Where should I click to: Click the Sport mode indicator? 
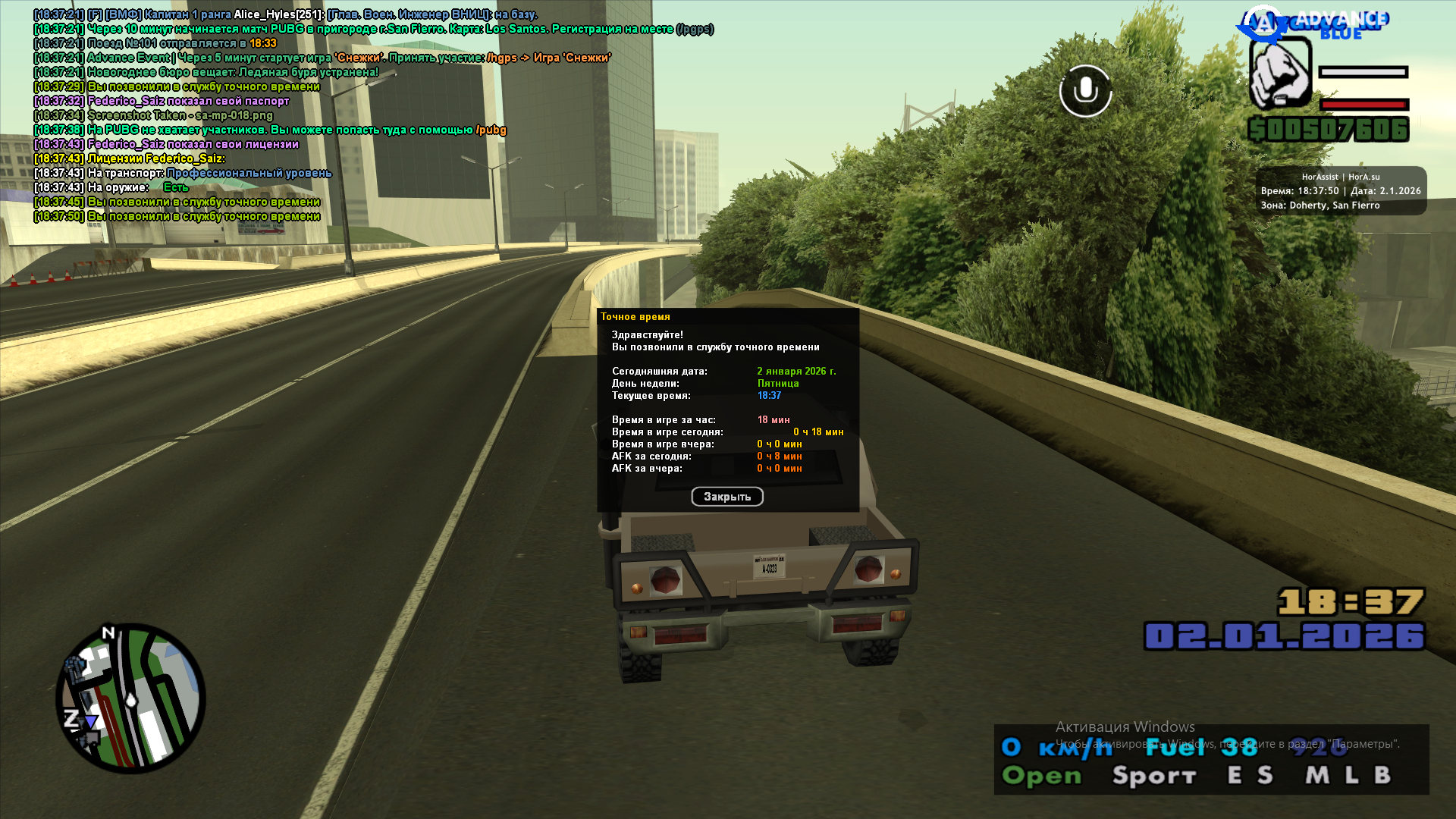click(1153, 776)
